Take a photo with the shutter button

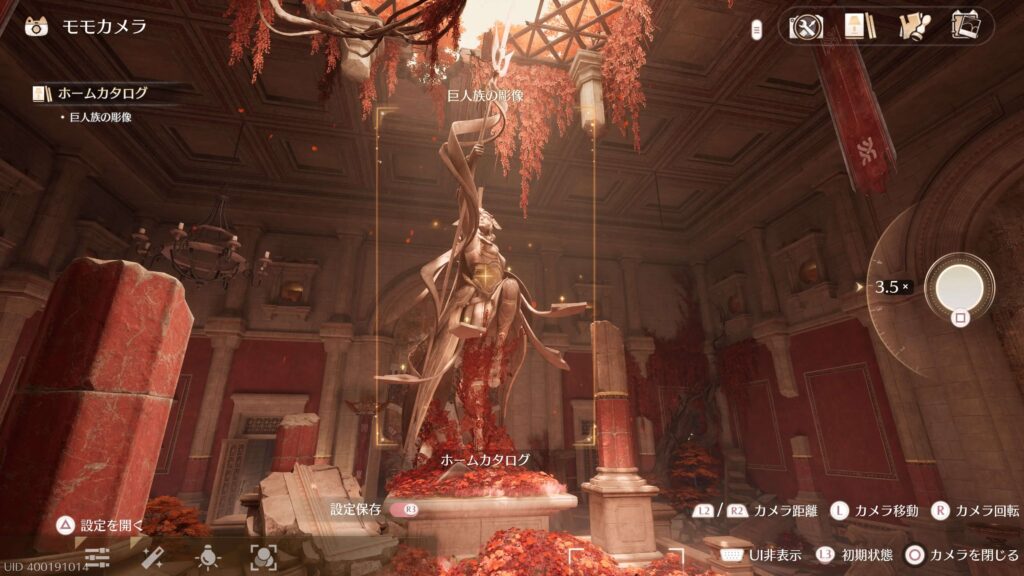pos(959,287)
